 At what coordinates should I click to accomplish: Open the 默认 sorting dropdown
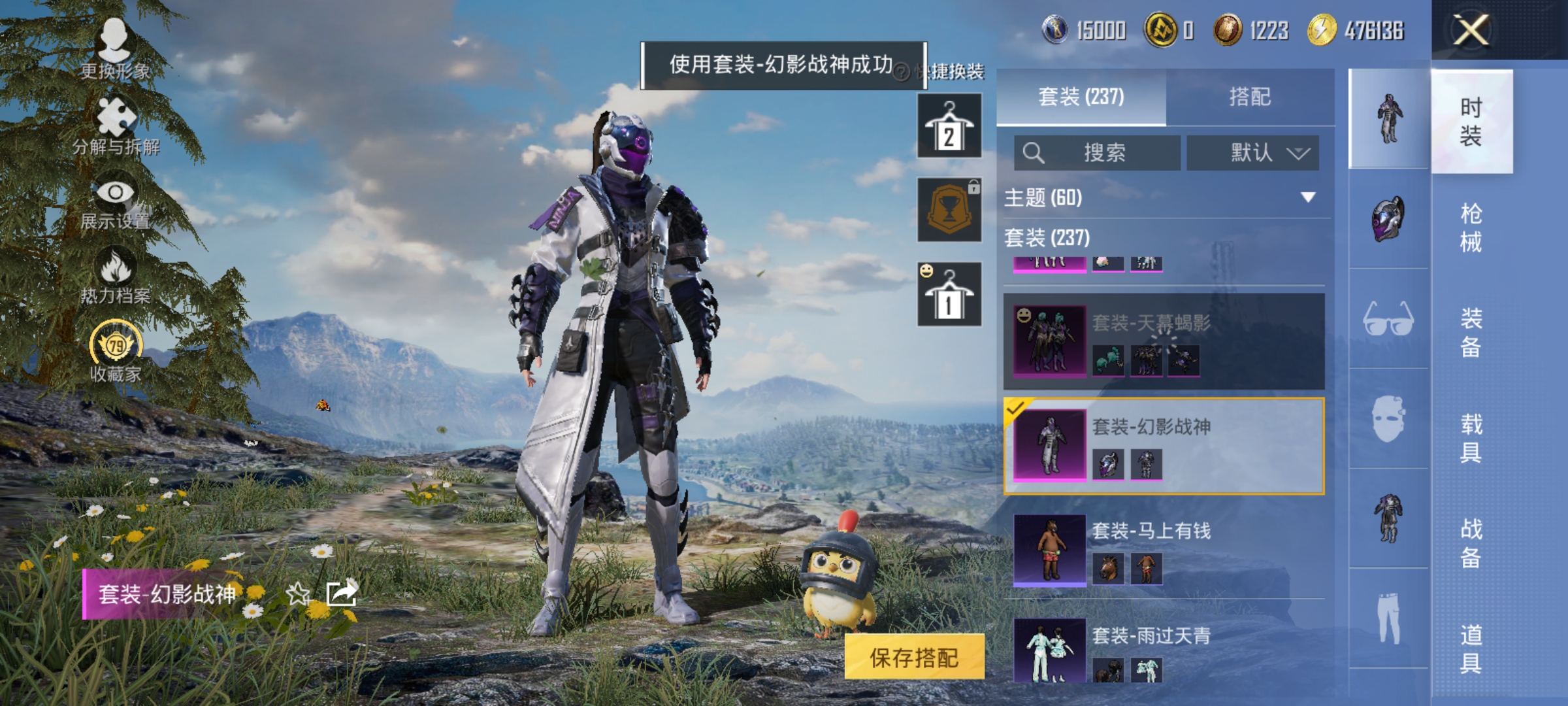(1251, 152)
